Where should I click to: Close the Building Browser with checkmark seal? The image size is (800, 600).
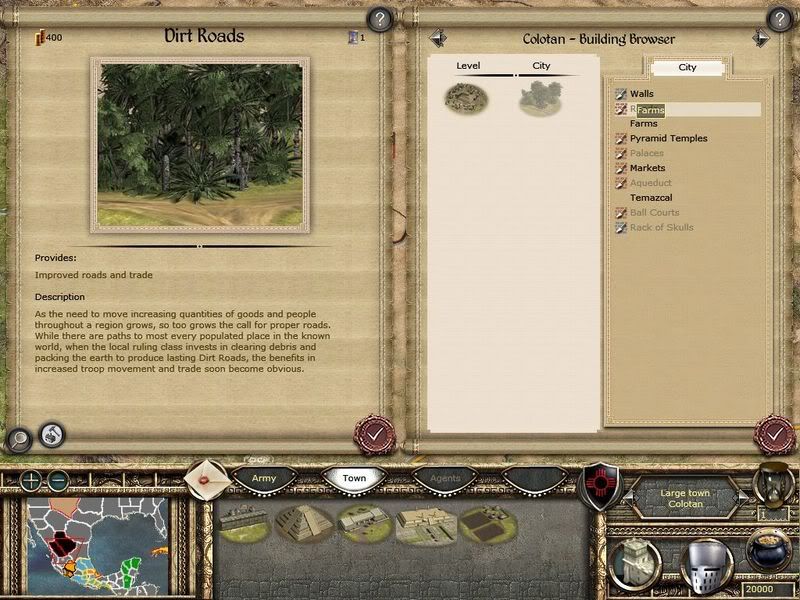coord(774,436)
